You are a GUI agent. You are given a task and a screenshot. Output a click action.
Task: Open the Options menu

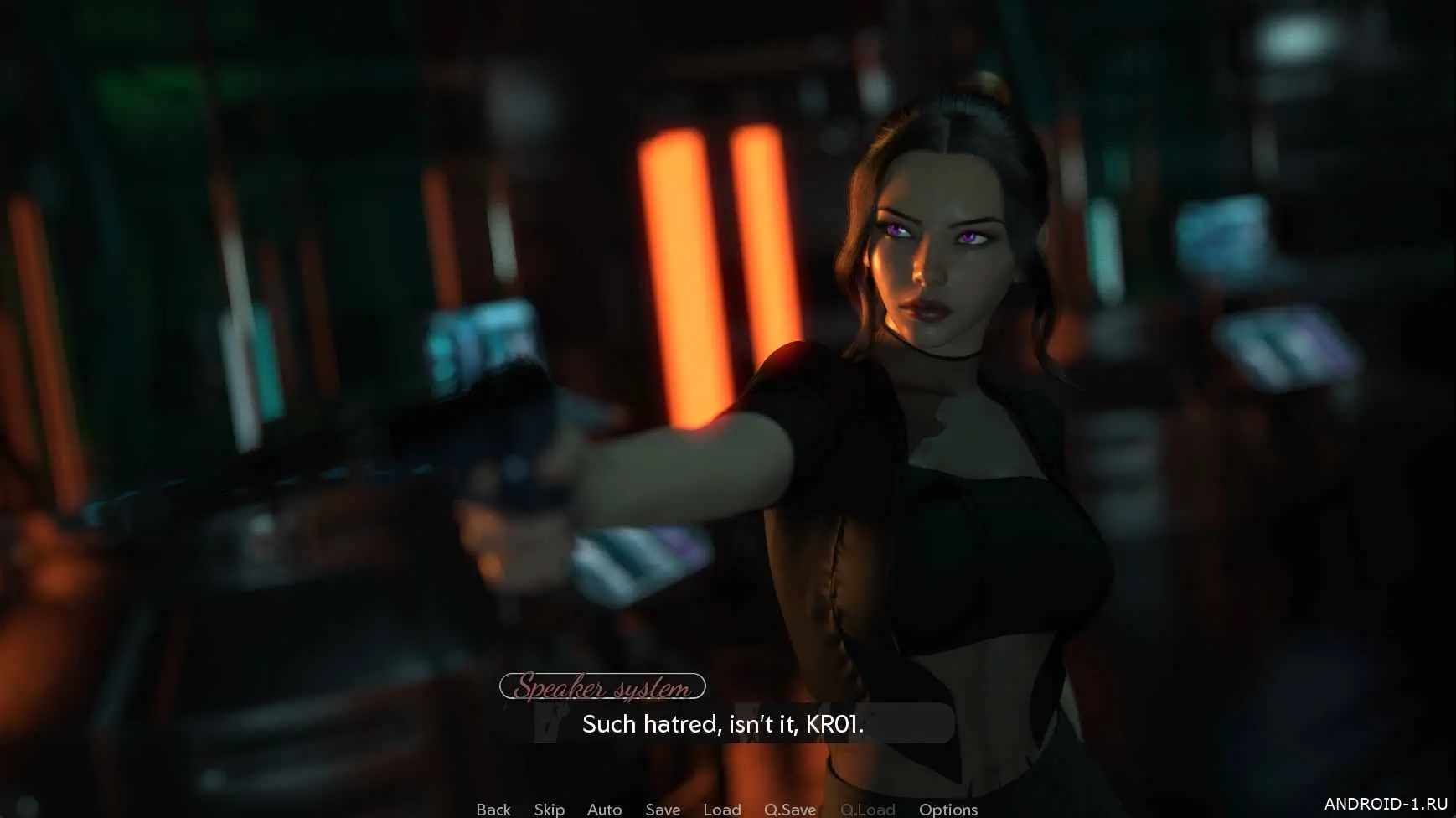(x=947, y=809)
